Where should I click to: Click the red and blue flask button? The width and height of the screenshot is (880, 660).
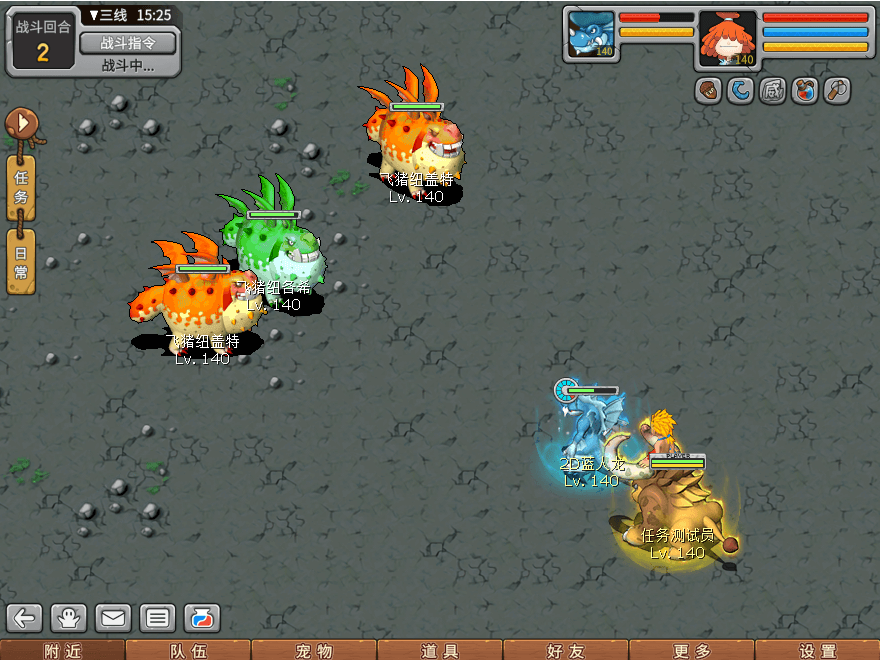(201, 617)
